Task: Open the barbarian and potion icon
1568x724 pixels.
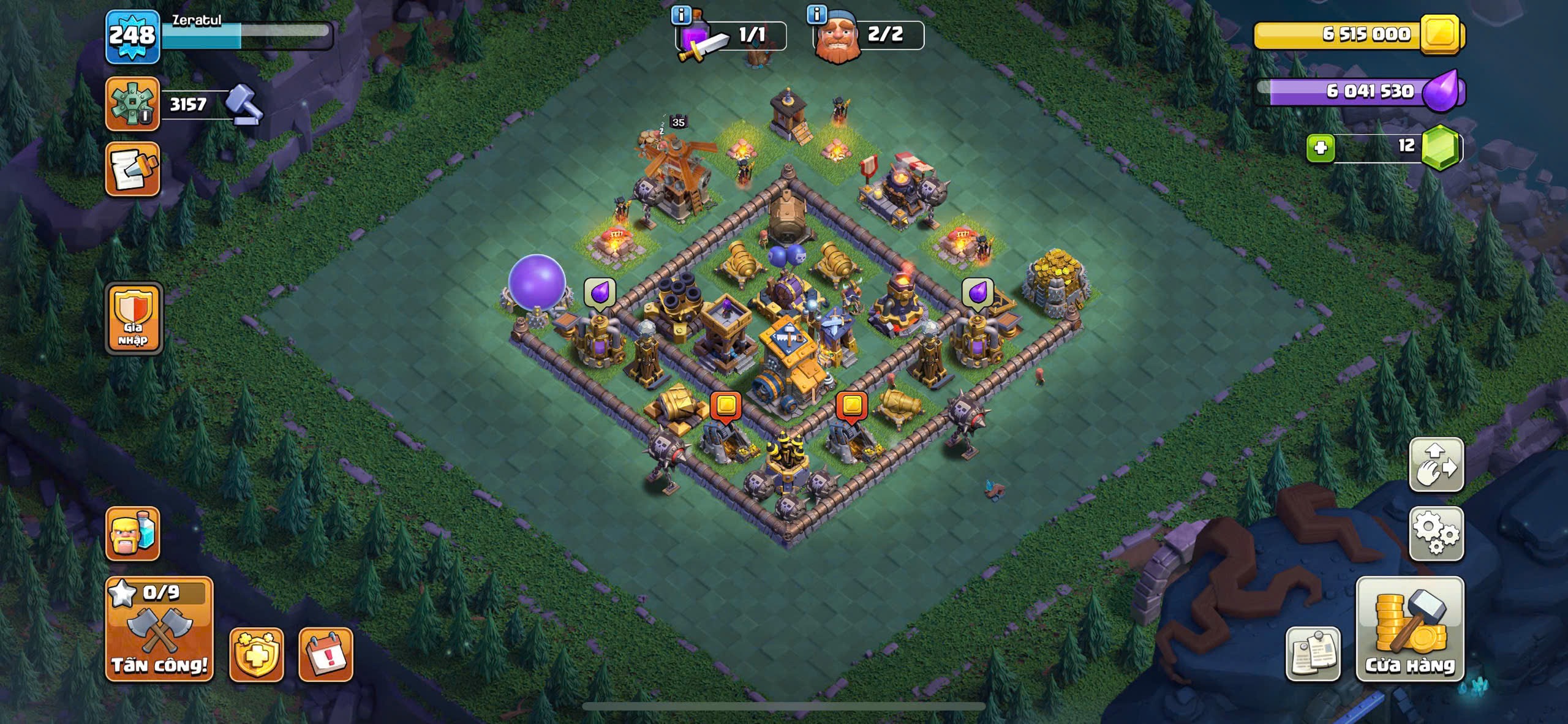Action: pos(132,534)
